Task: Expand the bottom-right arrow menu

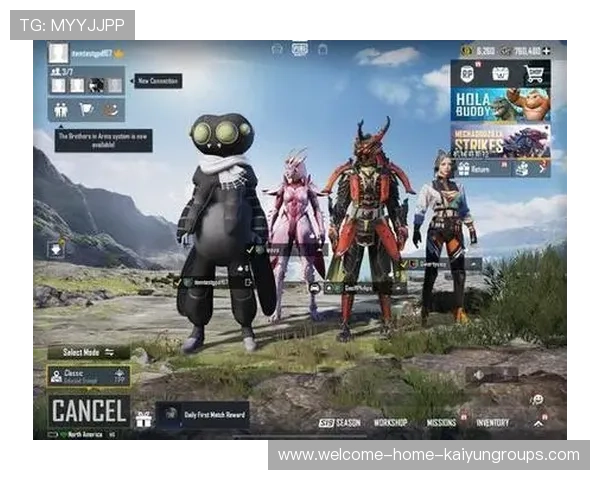Action: (x=538, y=423)
